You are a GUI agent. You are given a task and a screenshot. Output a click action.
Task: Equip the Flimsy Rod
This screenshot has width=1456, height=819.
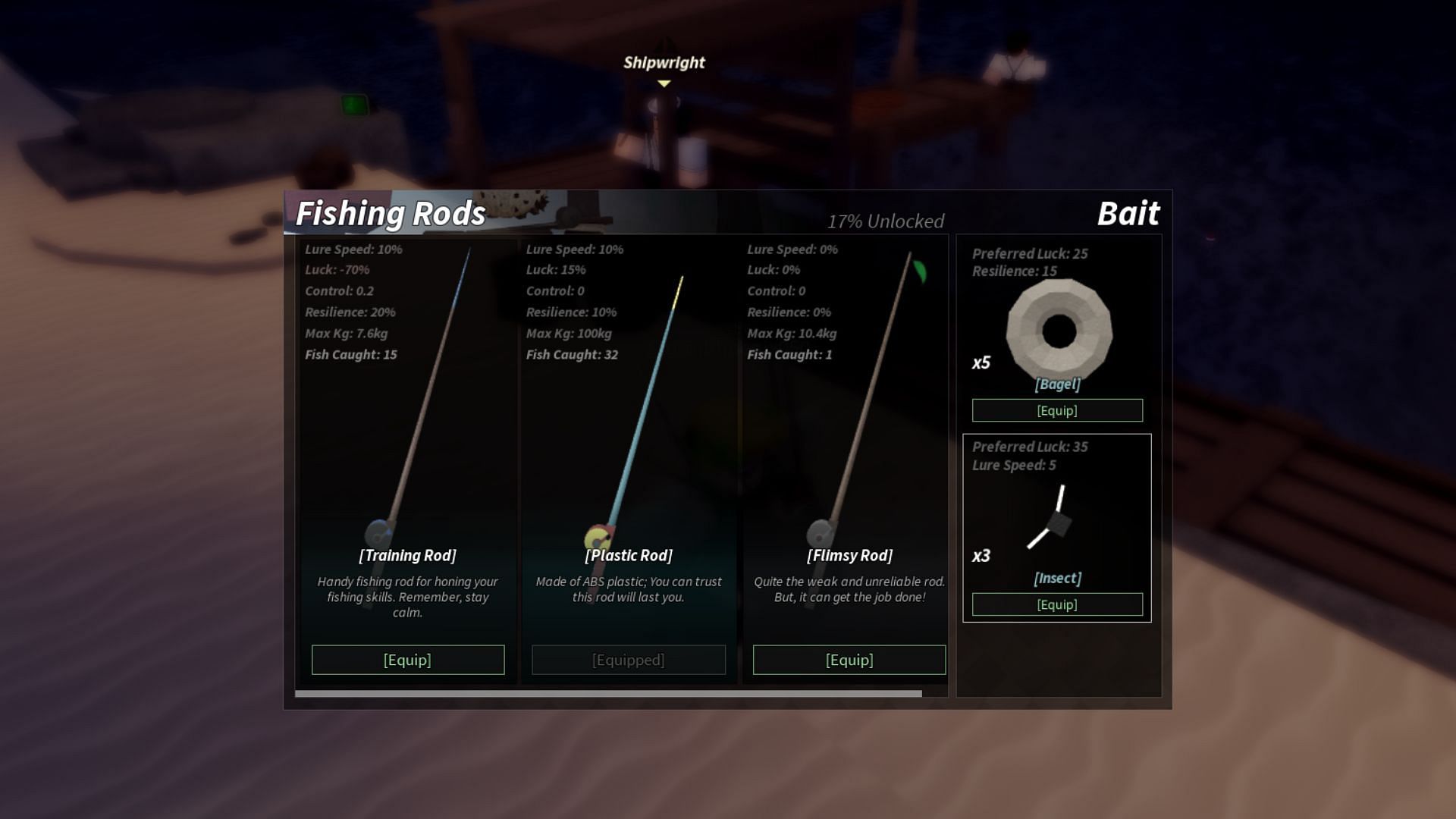point(849,660)
